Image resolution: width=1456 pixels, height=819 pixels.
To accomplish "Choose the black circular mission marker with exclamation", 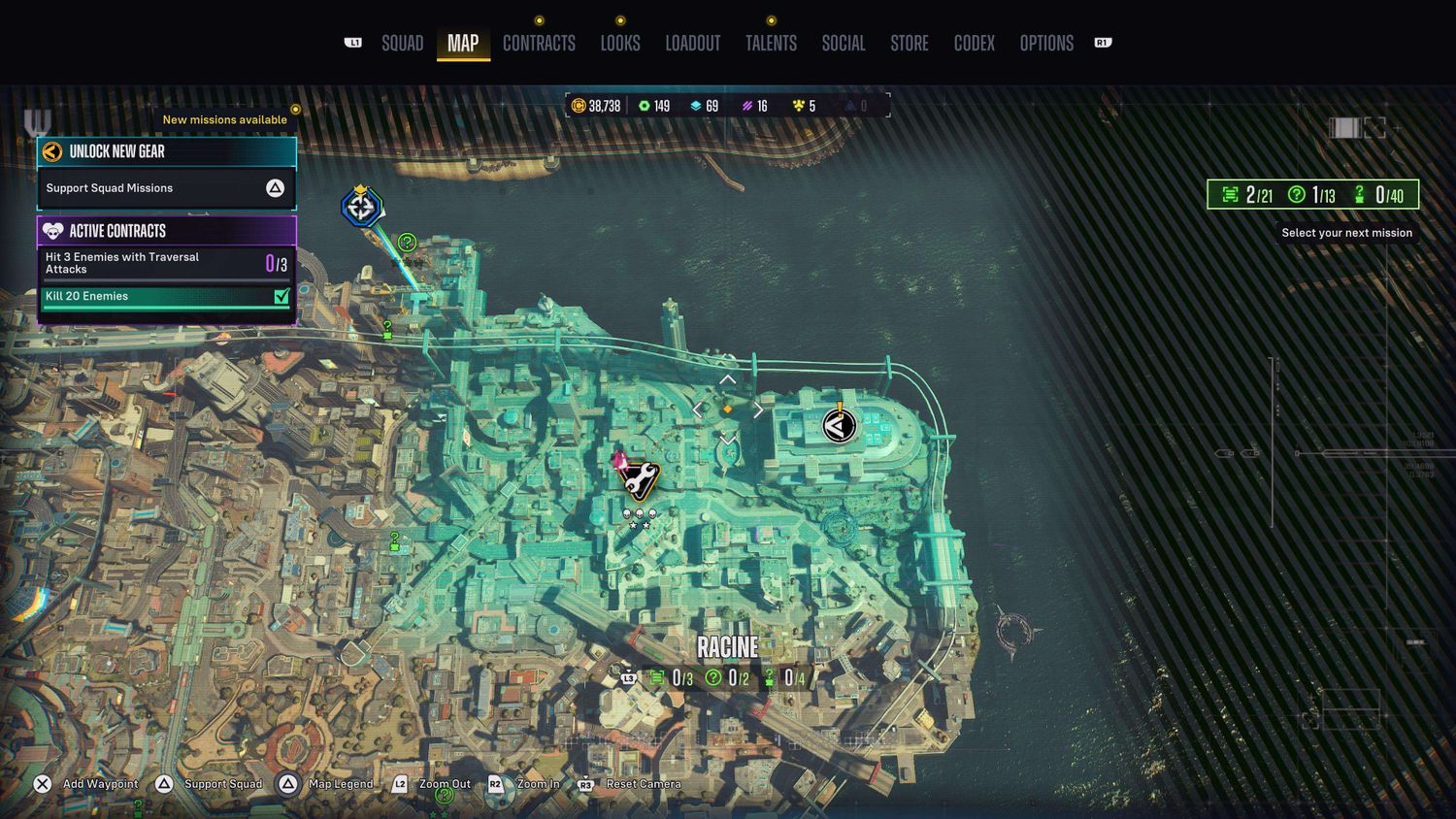I will tap(840, 425).
